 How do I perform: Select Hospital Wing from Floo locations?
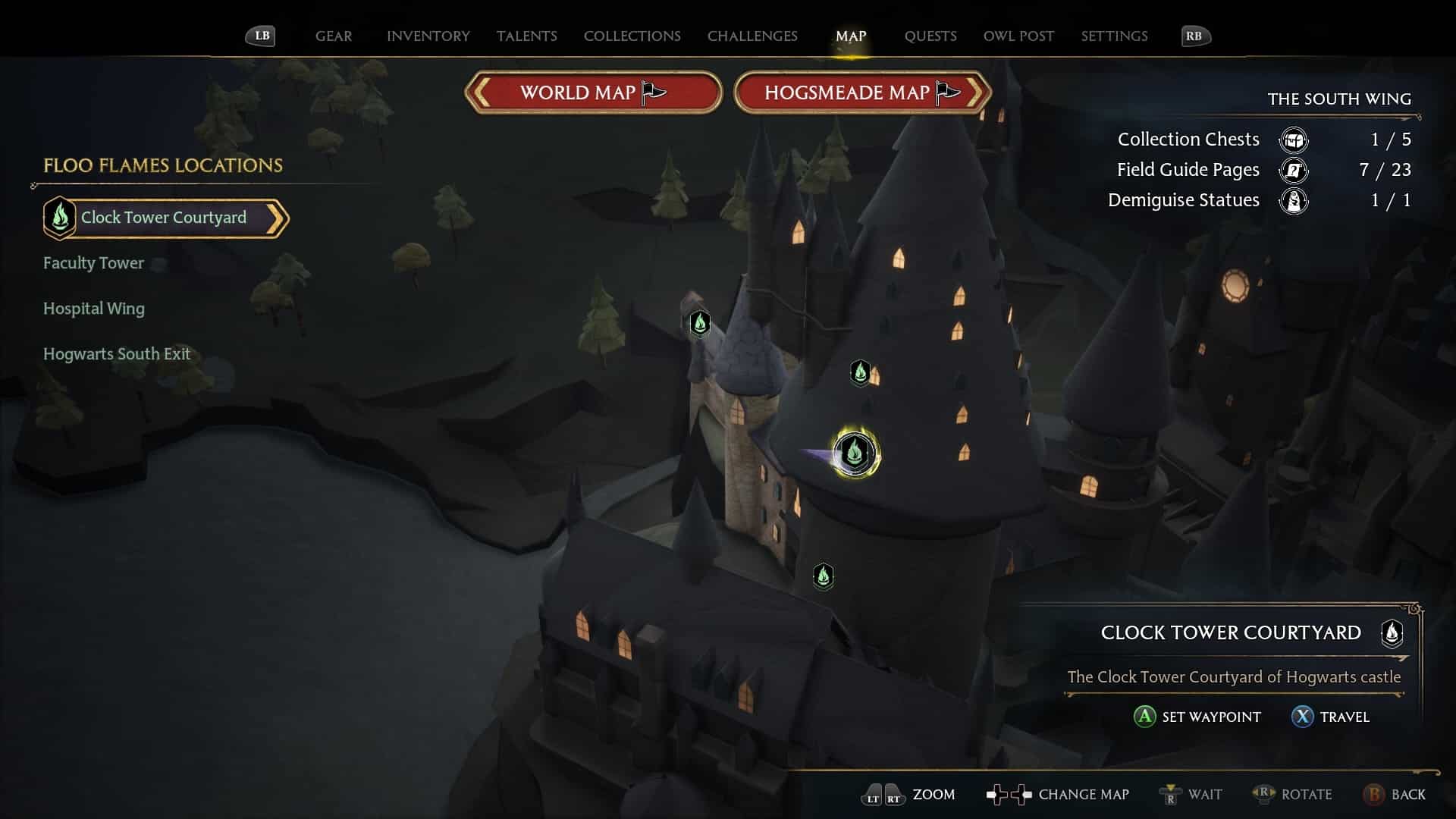(93, 309)
